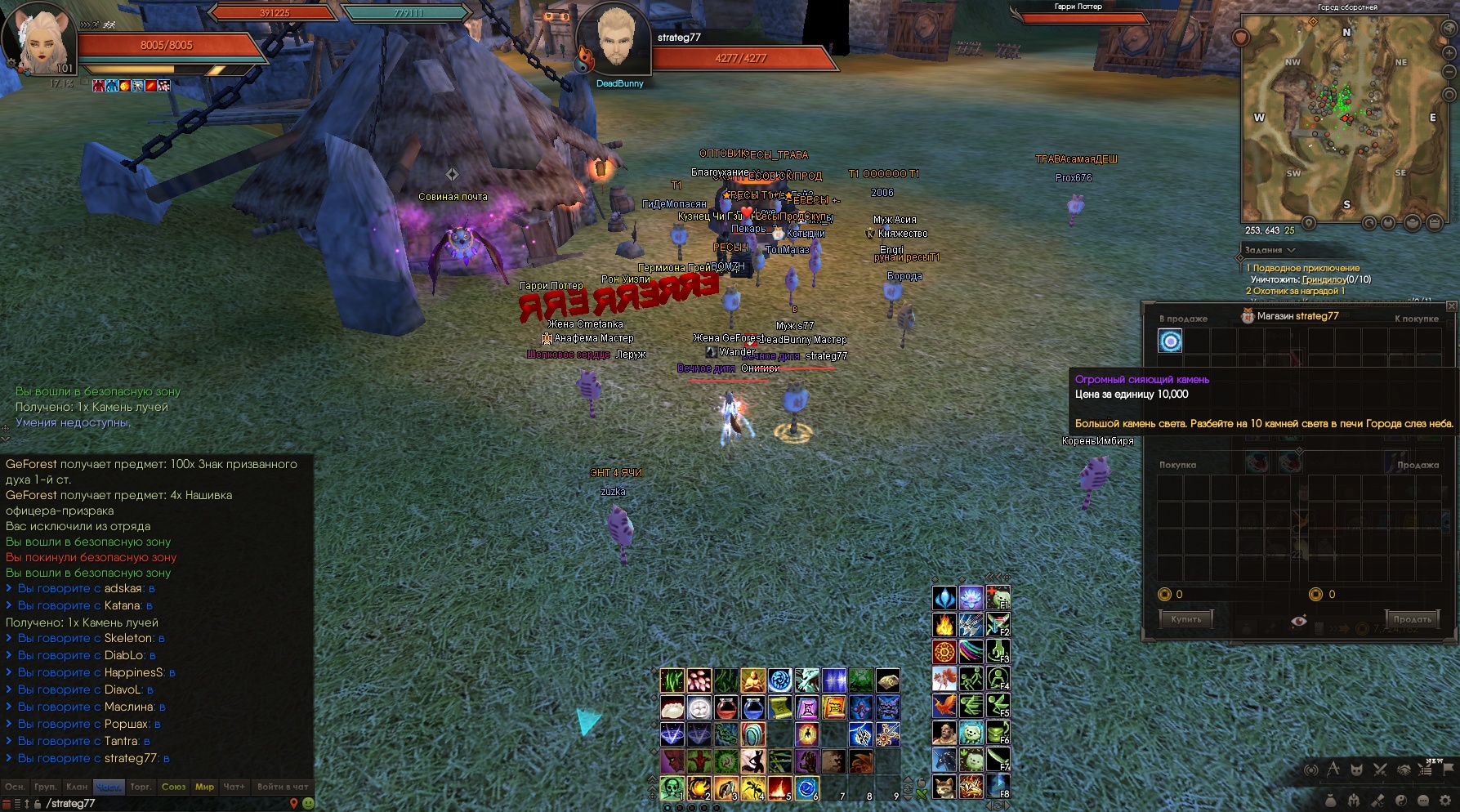Collapse the Задания quest tracker dropdown
Screen dimensions: 1460x812
point(1291,250)
